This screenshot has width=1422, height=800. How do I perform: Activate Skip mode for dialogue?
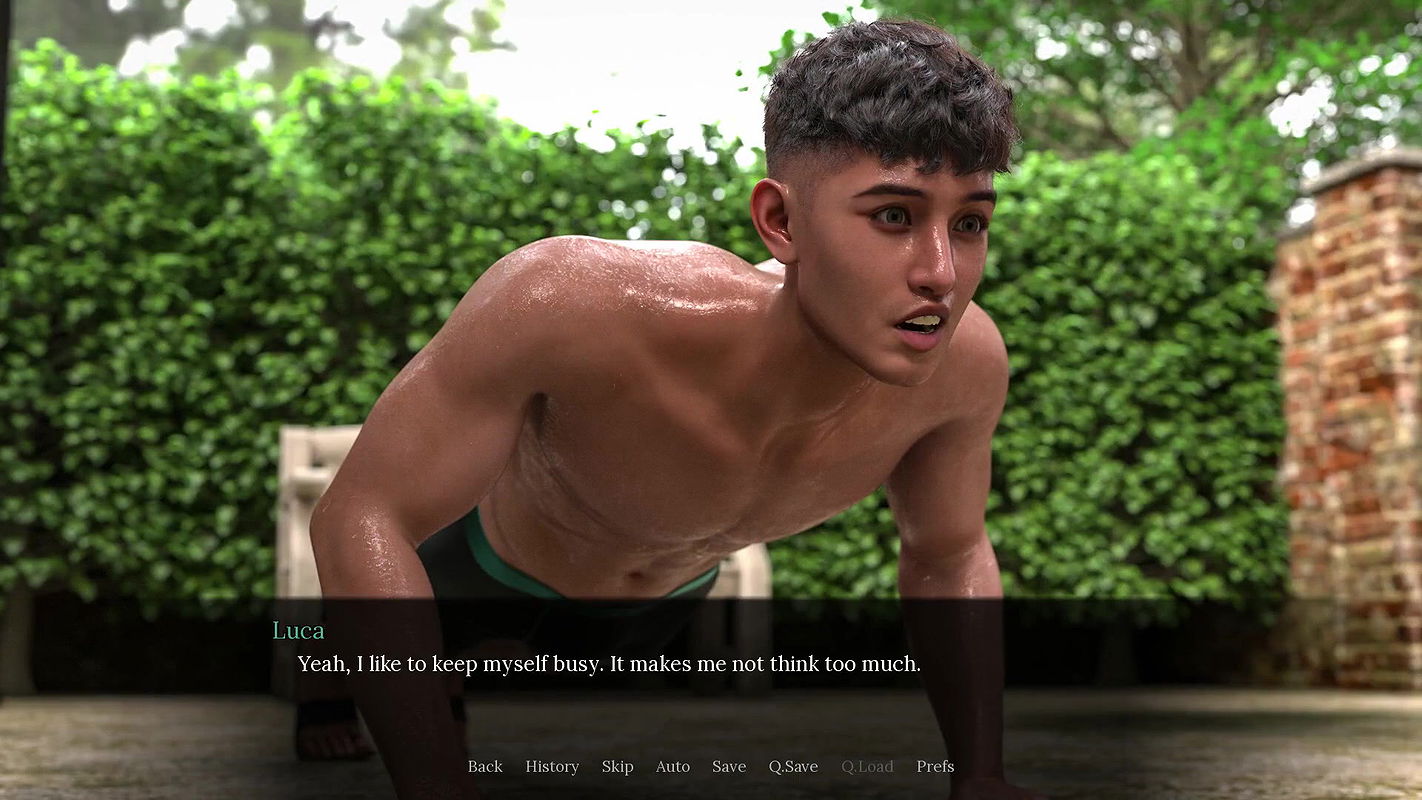click(x=617, y=766)
